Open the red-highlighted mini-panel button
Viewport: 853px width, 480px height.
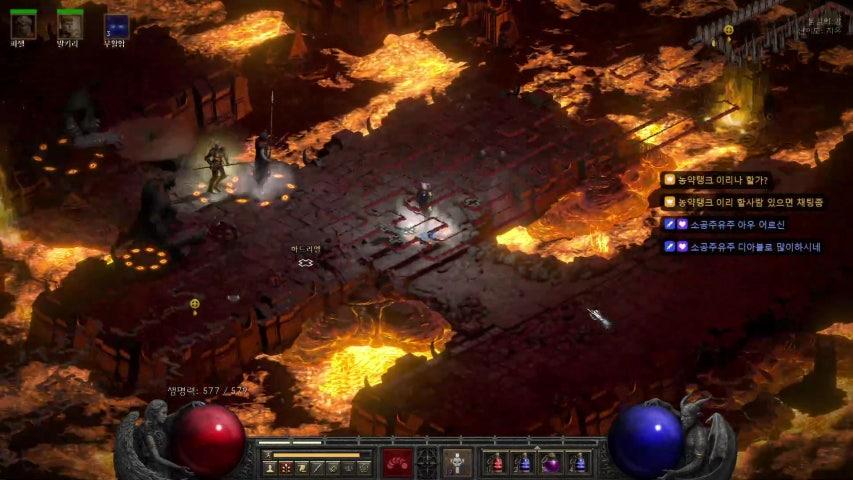(285, 467)
